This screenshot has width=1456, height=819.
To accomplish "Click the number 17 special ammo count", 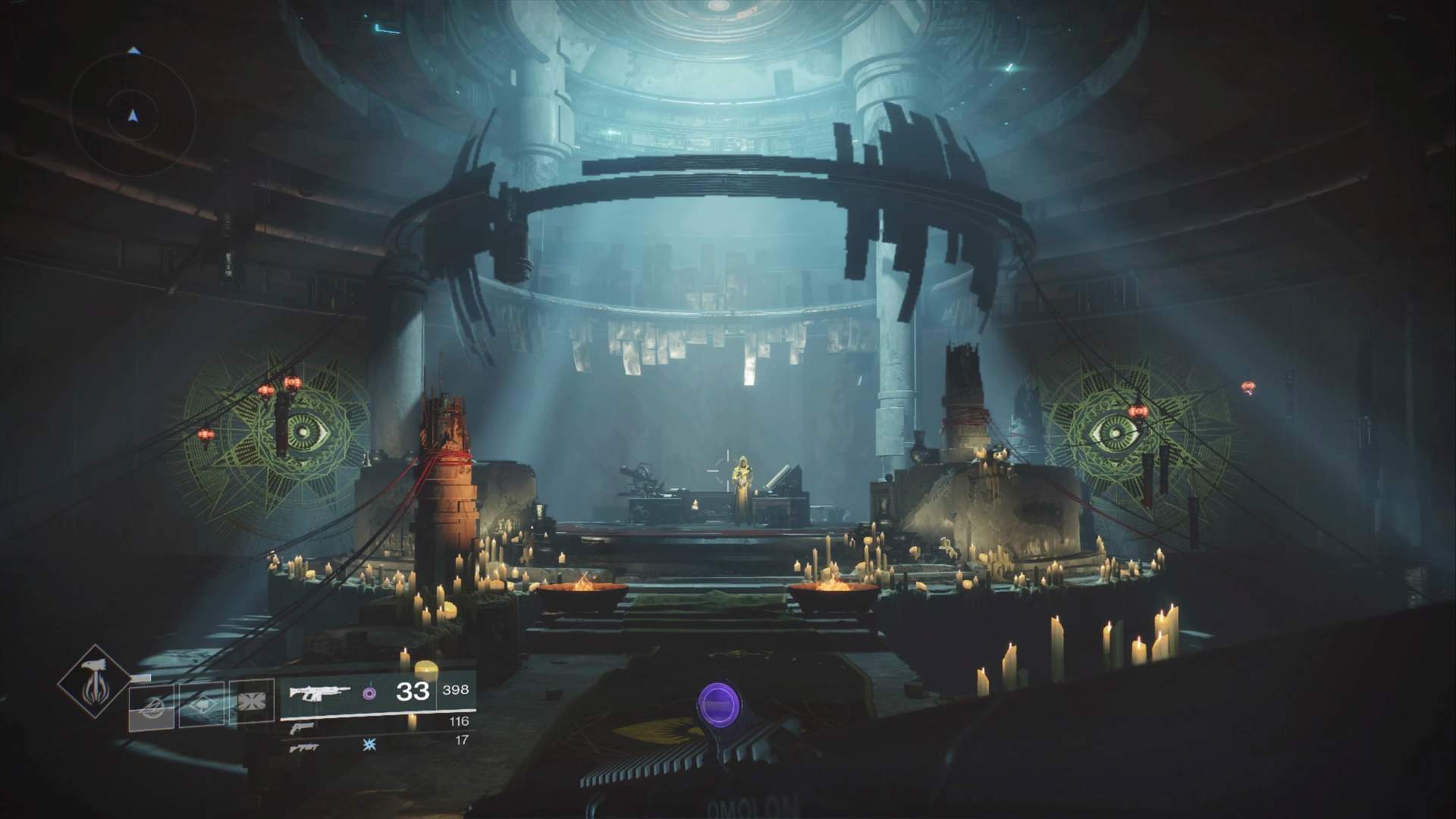I will [462, 741].
